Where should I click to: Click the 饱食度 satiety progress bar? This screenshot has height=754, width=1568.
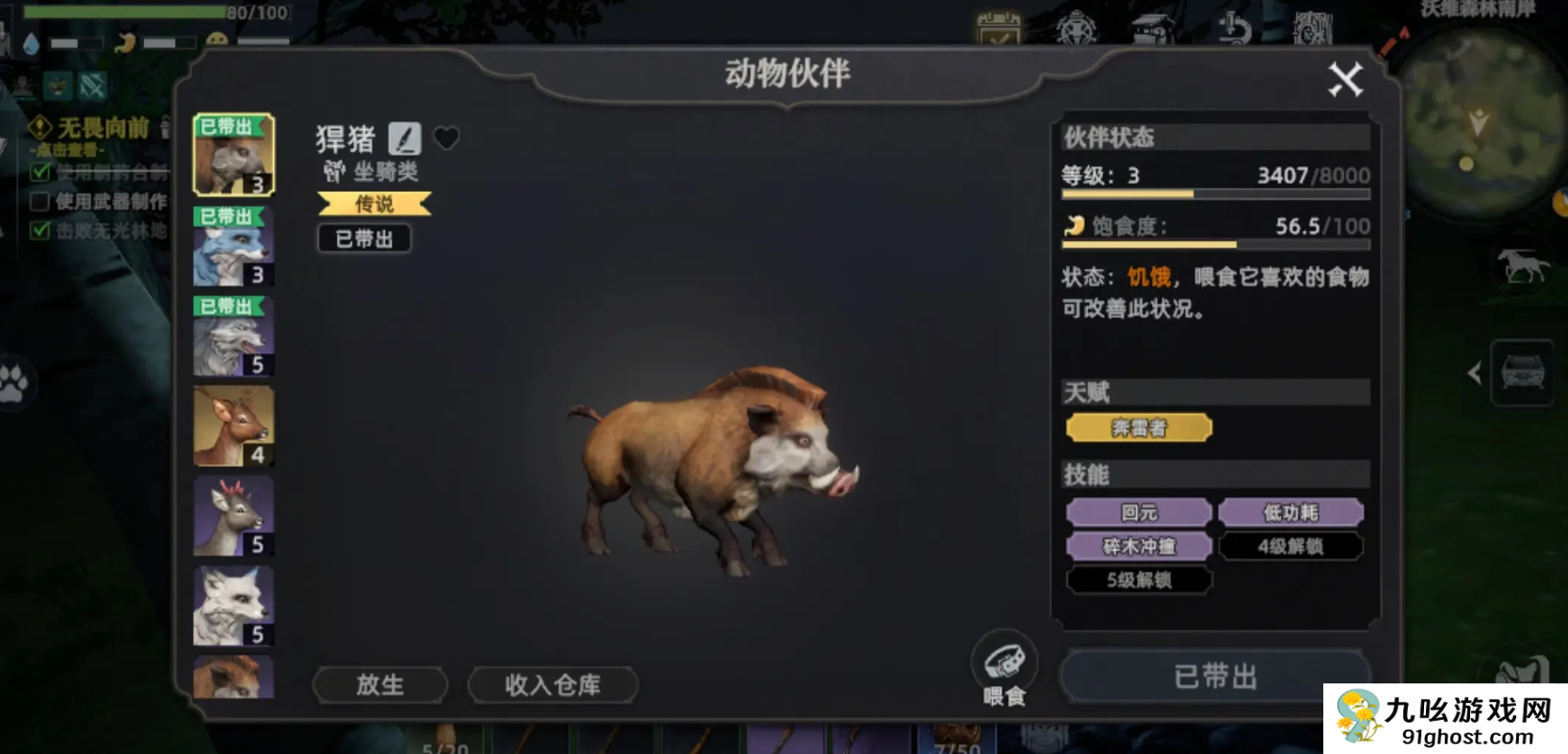click(x=1214, y=244)
